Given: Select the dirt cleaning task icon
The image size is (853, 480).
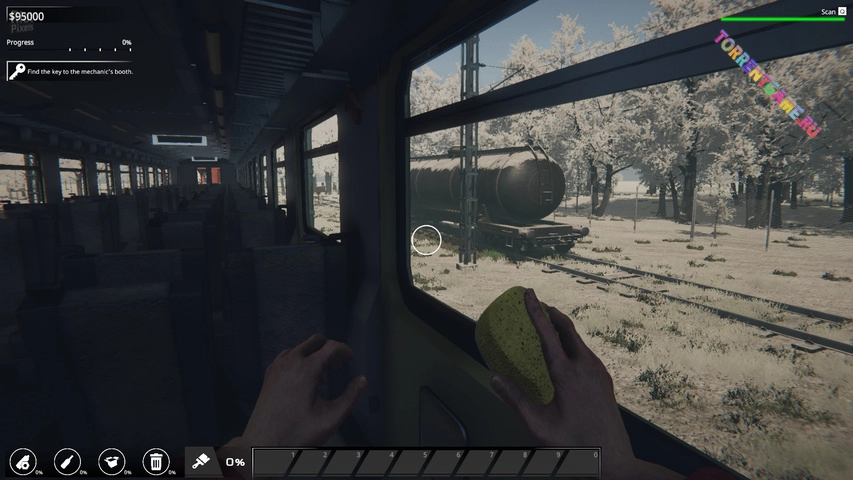Looking at the screenshot, I should pyautogui.click(x=22, y=461).
